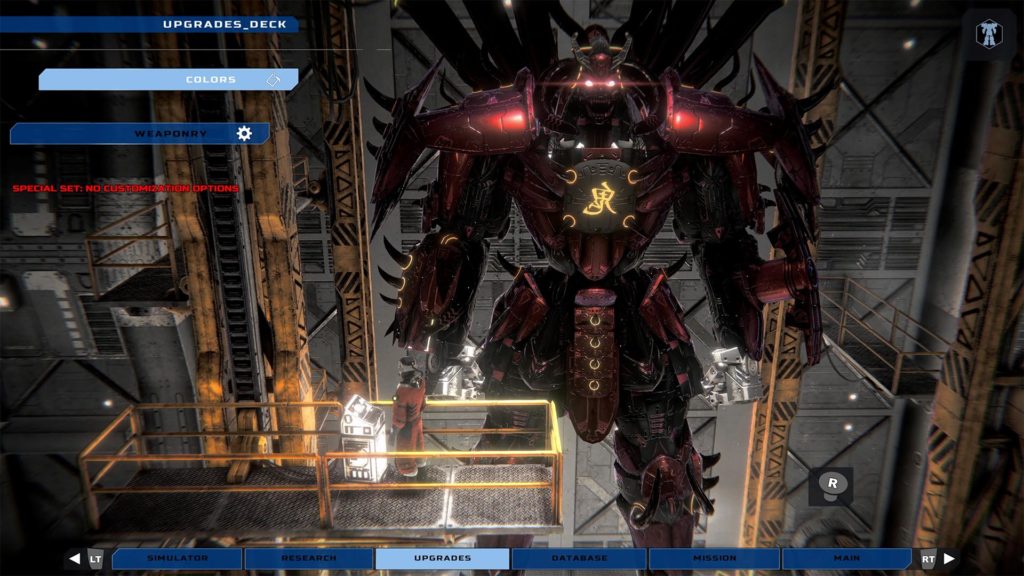Switch to the Simulator tab
This screenshot has height=576, width=1024.
tap(177, 558)
